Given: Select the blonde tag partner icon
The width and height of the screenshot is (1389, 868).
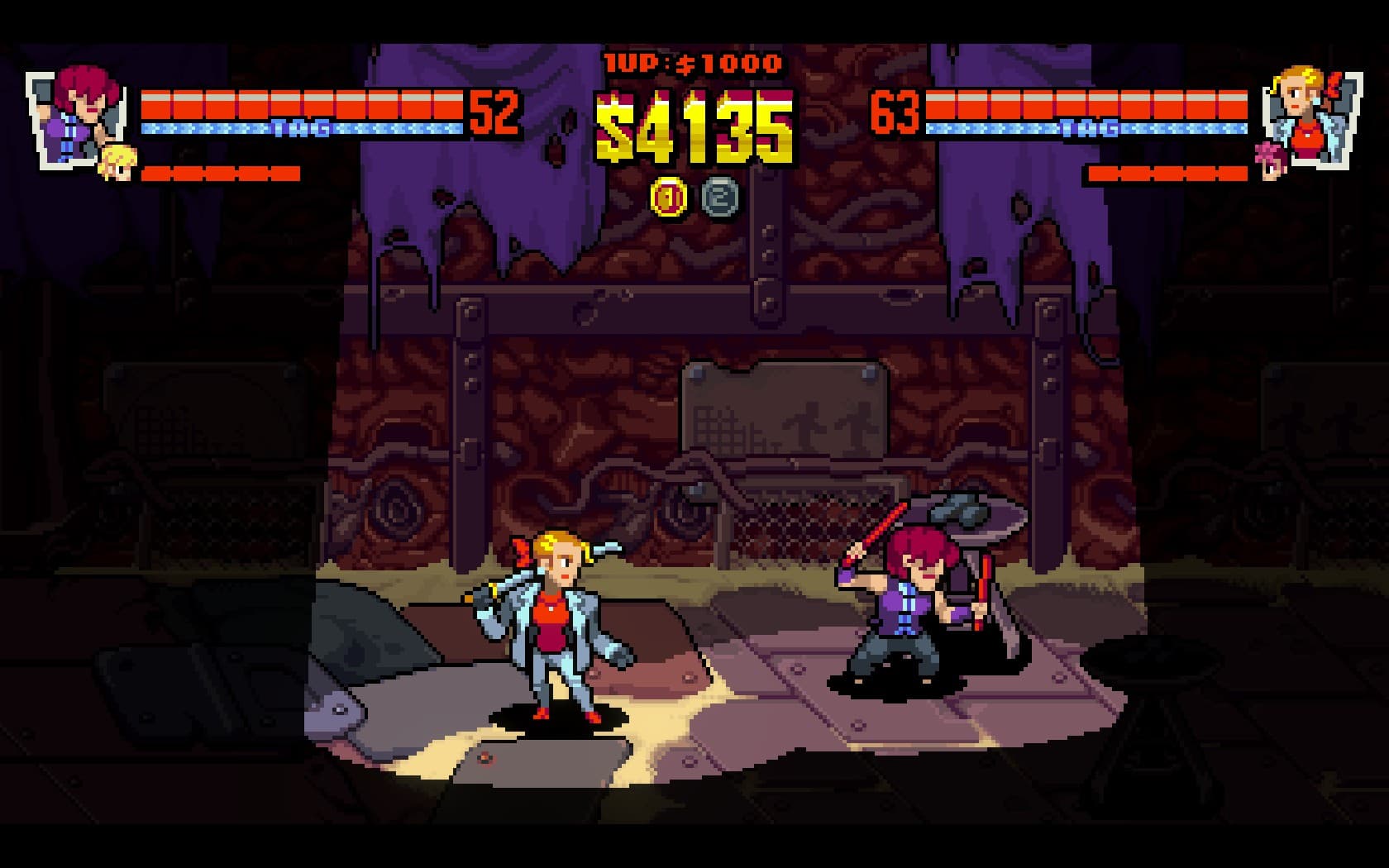Looking at the screenshot, I should 116,162.
